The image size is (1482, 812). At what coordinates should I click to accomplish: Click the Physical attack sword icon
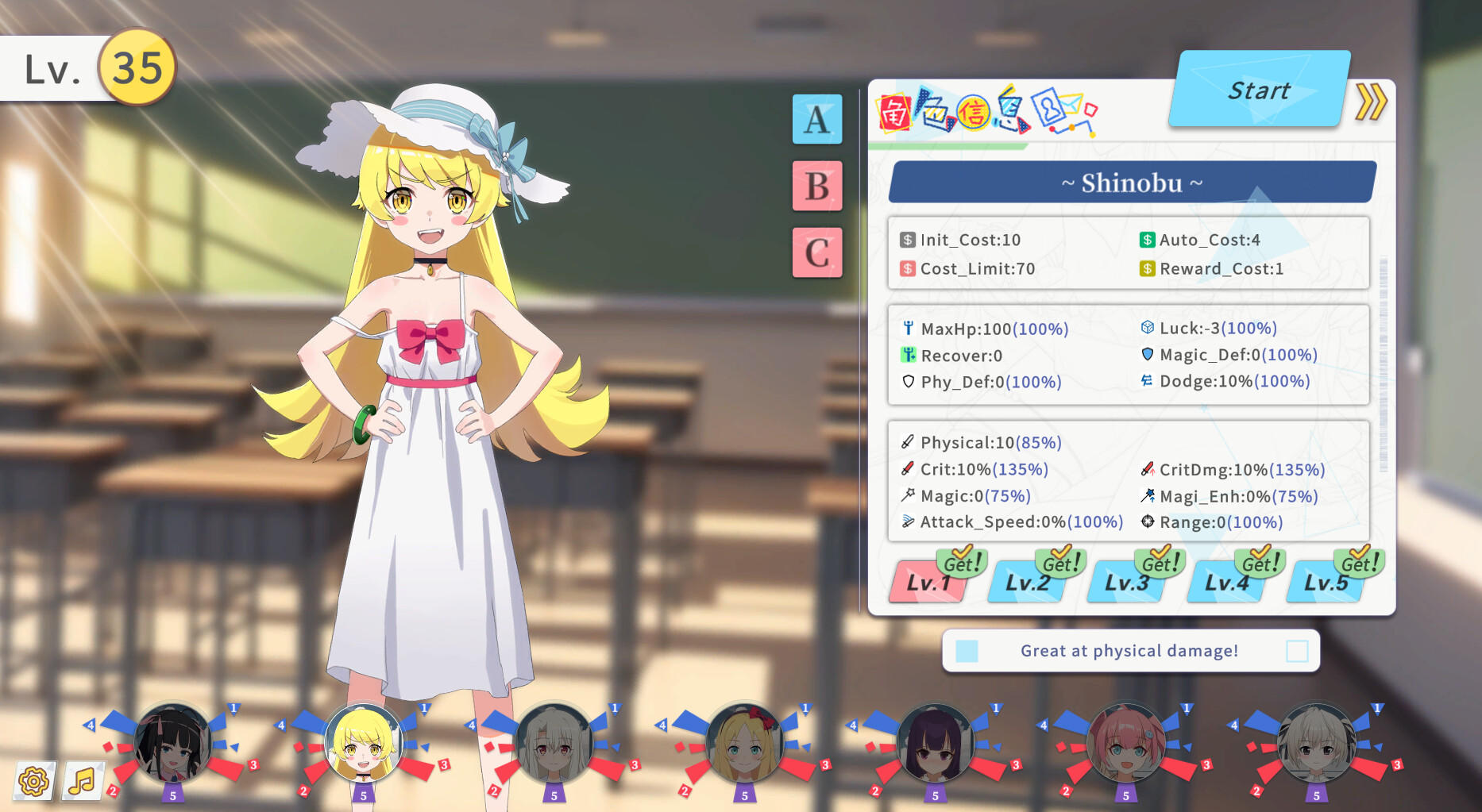[907, 442]
